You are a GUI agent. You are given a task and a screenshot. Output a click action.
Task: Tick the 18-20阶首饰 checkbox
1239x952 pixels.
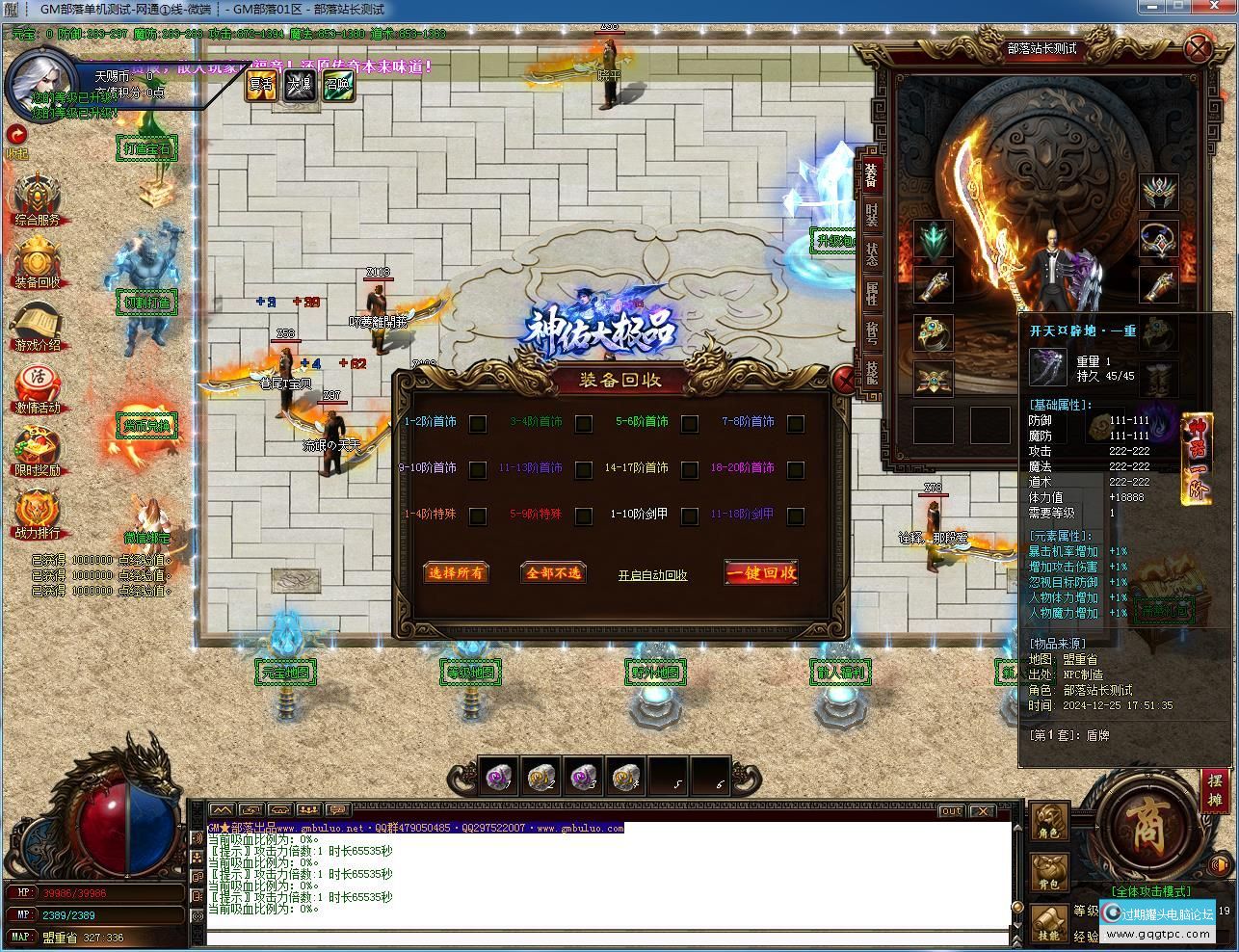(795, 469)
